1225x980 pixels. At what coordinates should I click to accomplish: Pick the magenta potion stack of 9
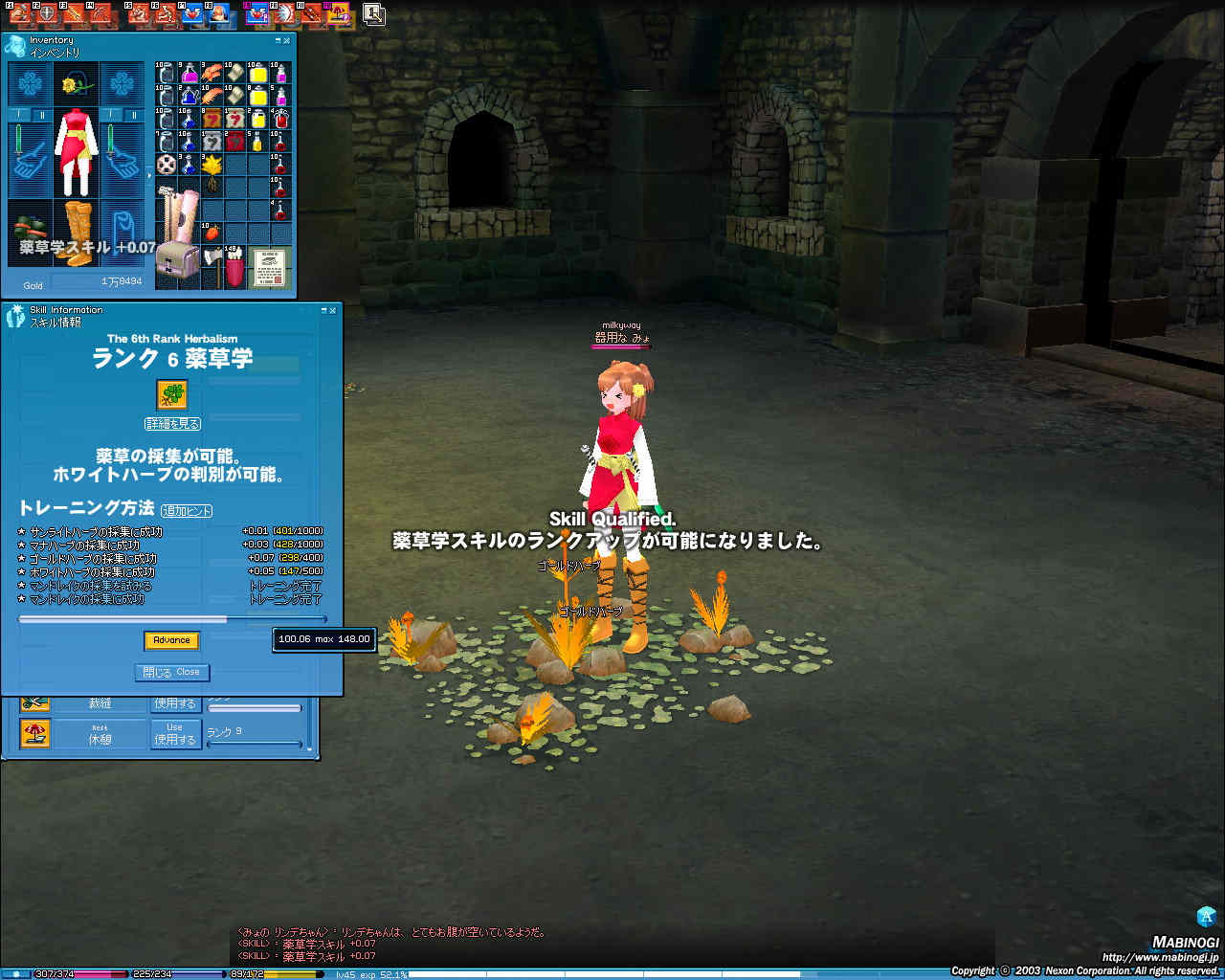[x=189, y=73]
